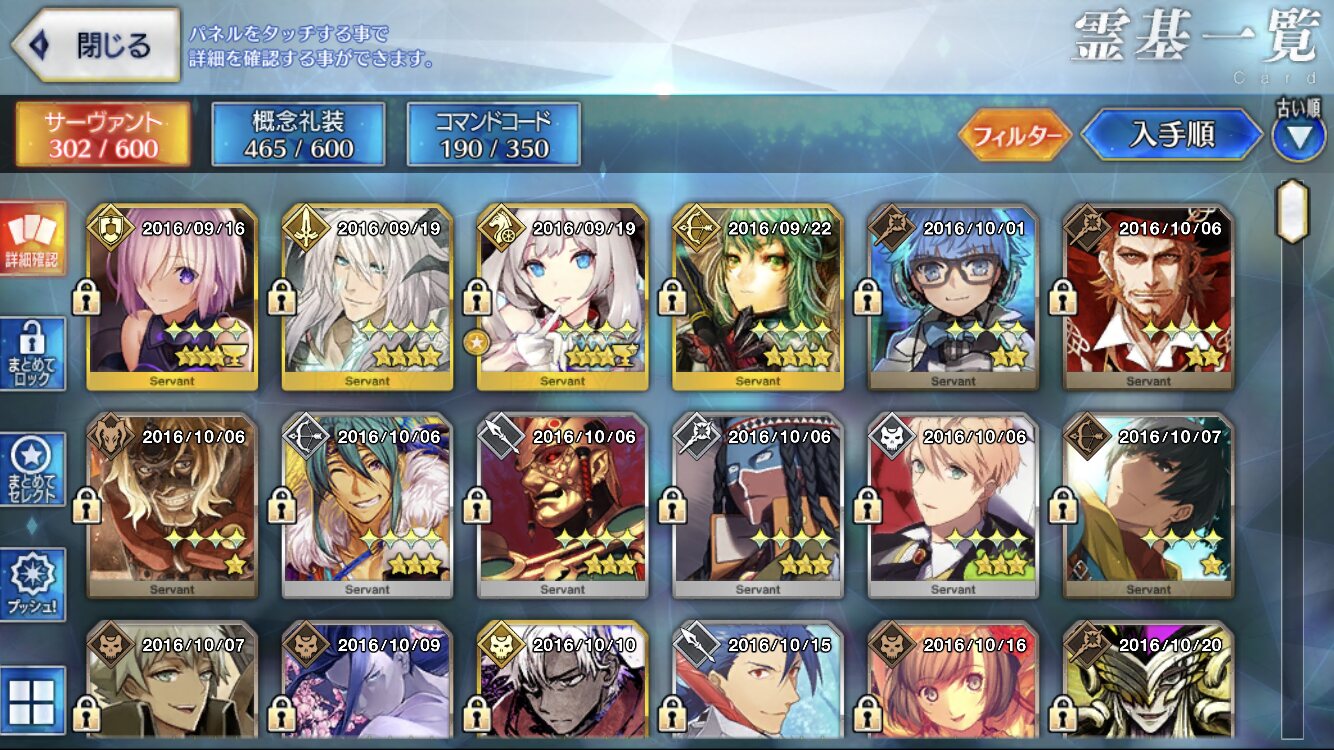Viewport: 1334px width, 750px height.
Task: Open the フィルター options
Action: [1015, 135]
